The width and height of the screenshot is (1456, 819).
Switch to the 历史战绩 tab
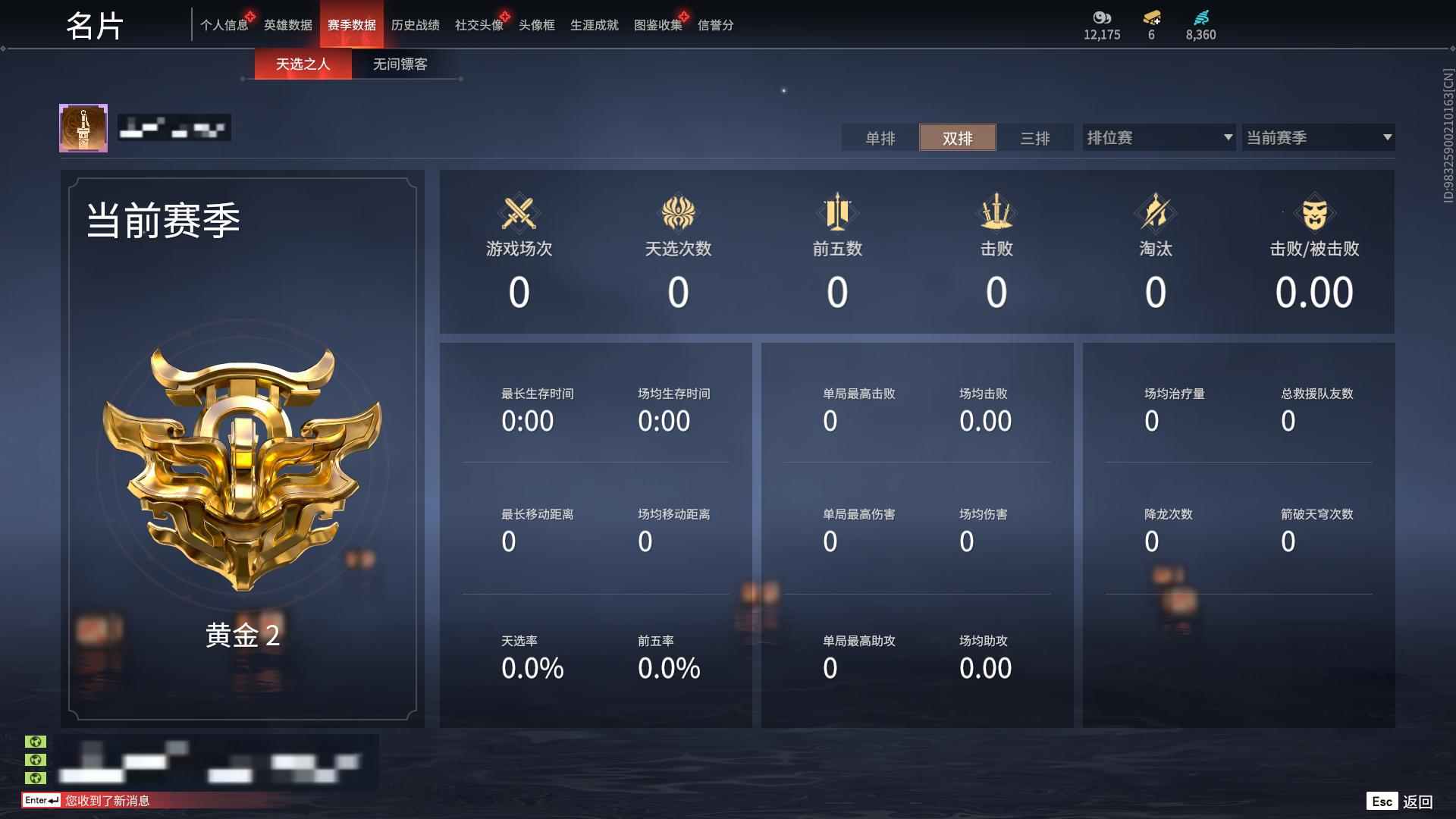coord(414,24)
